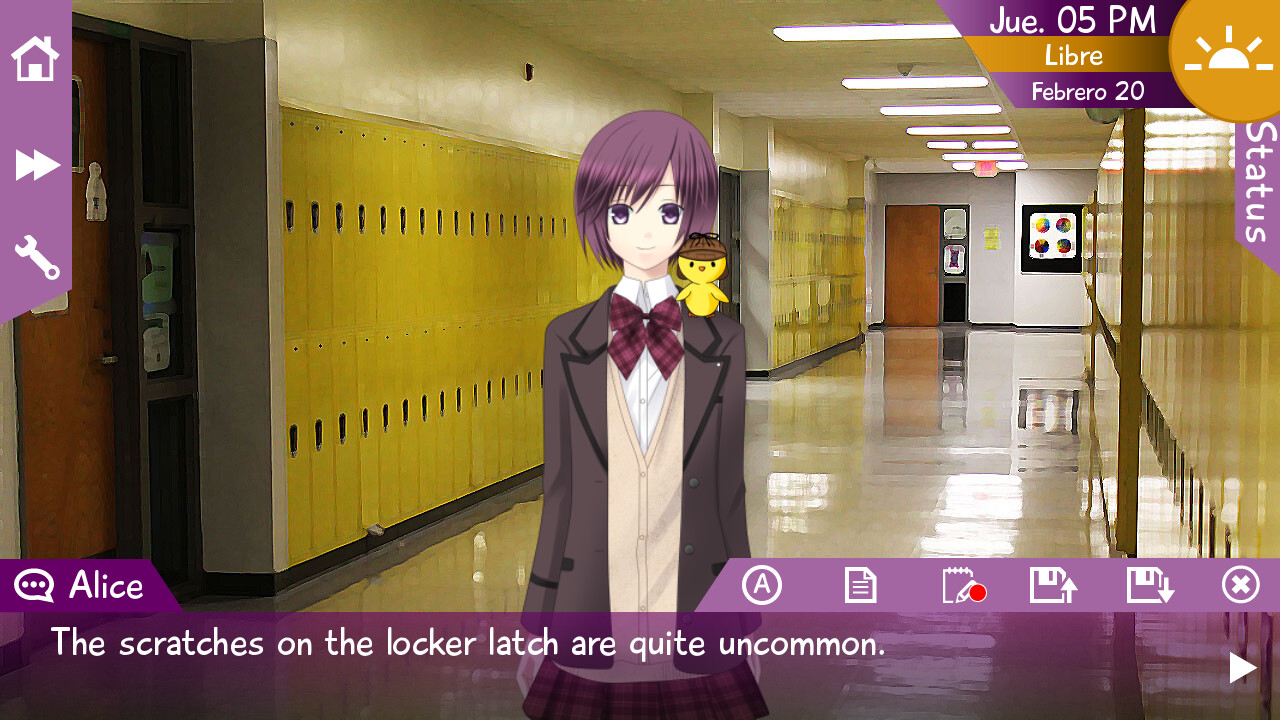Open the home menu

[x=35, y=60]
